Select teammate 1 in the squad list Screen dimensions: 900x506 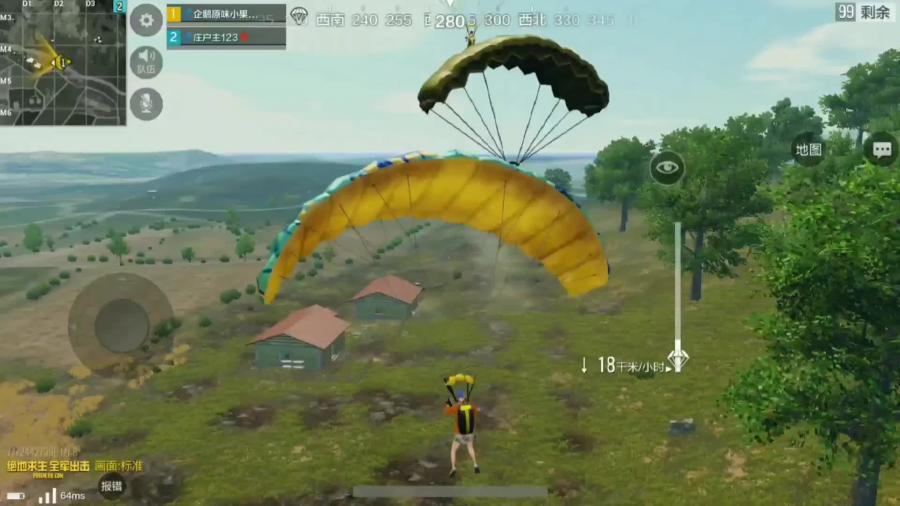coord(226,15)
